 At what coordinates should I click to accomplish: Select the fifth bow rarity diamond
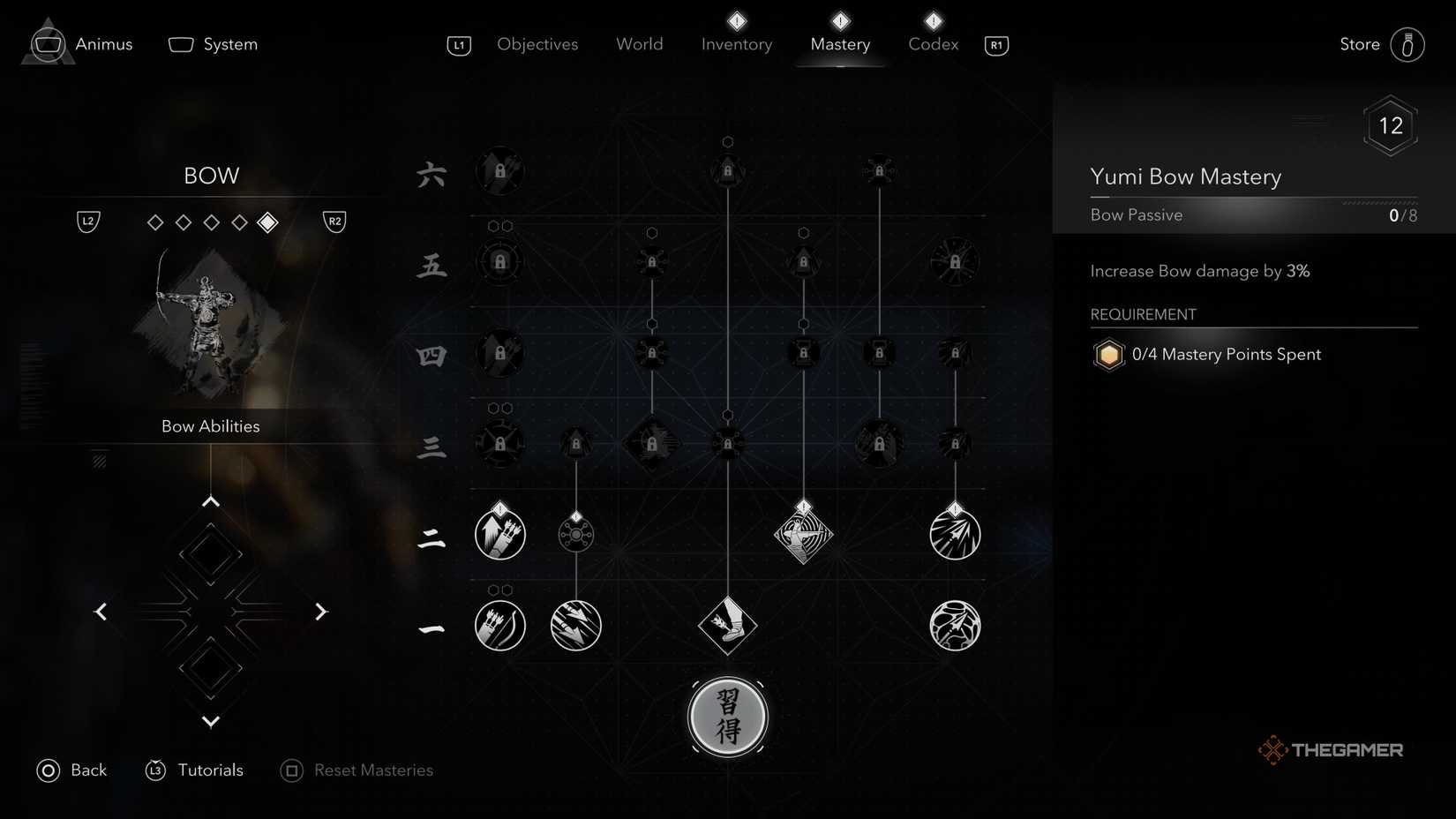tap(267, 222)
